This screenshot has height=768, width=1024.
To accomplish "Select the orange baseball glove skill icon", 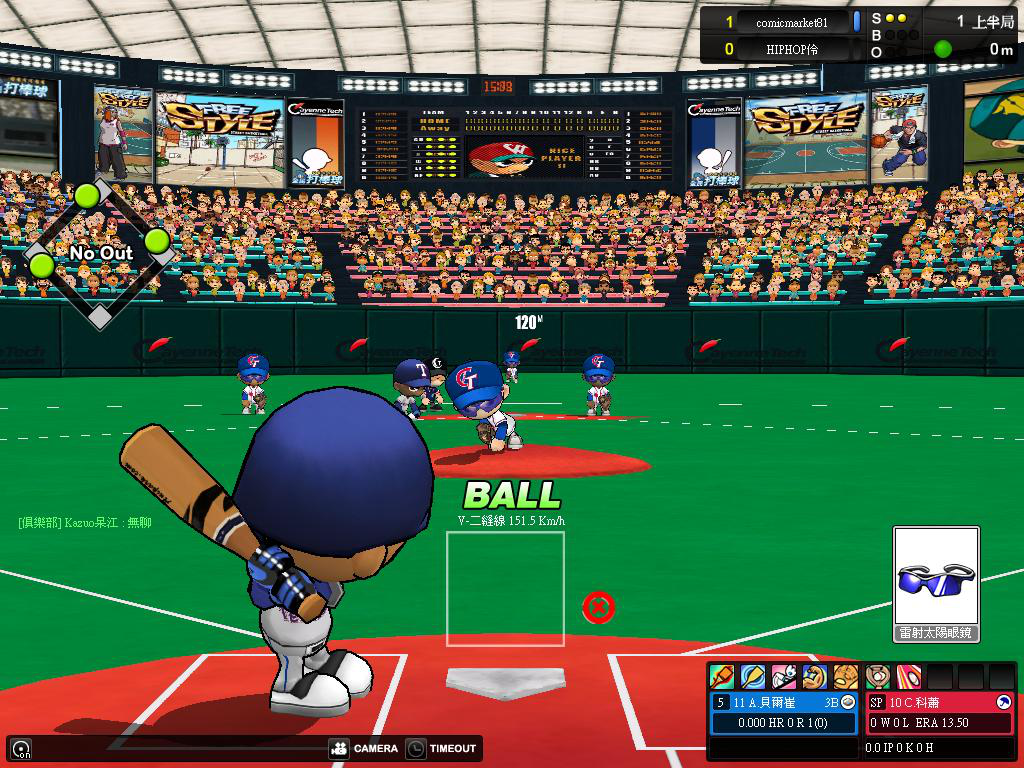I will (x=846, y=677).
